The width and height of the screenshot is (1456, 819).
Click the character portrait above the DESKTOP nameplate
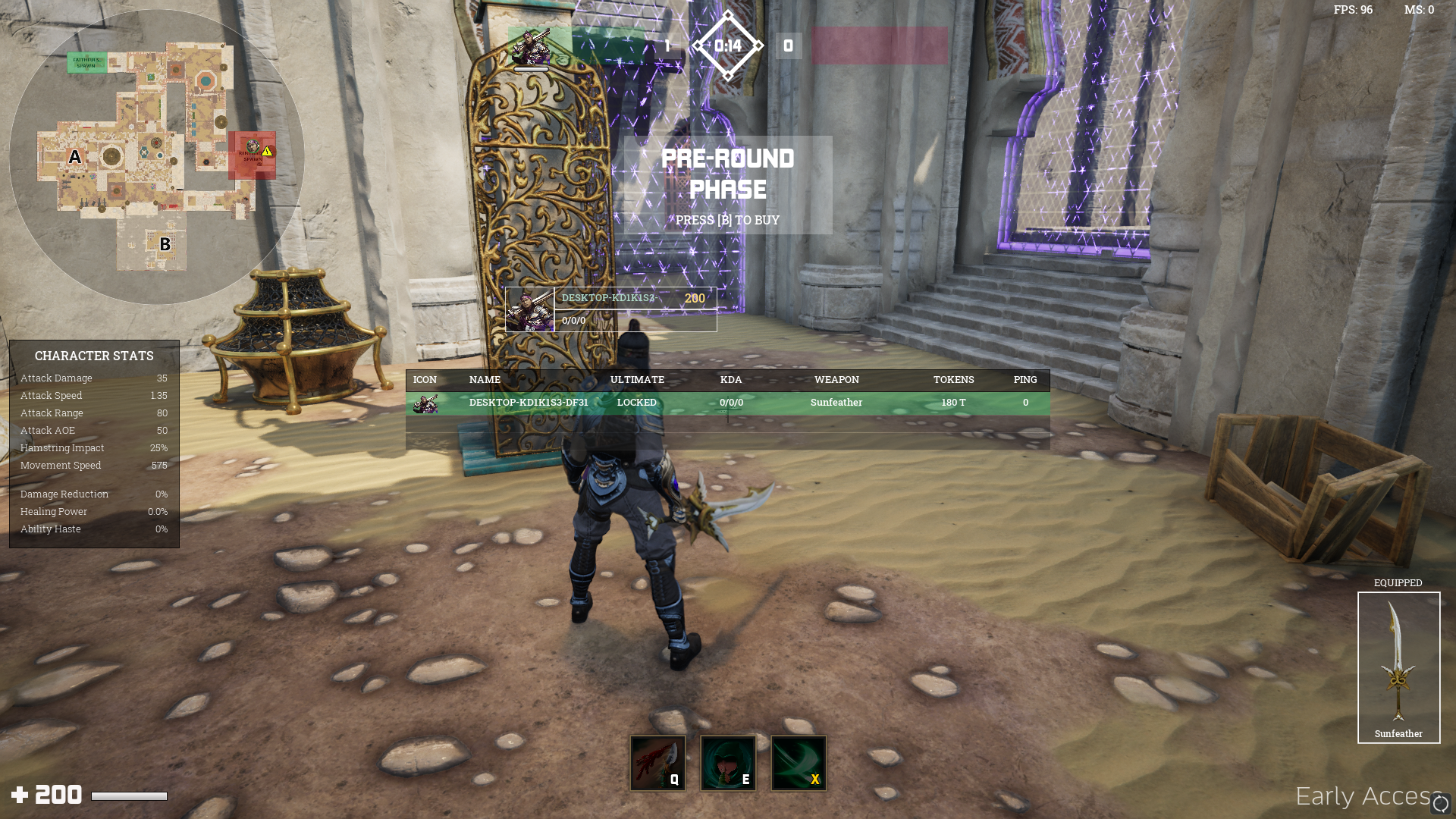point(529,309)
